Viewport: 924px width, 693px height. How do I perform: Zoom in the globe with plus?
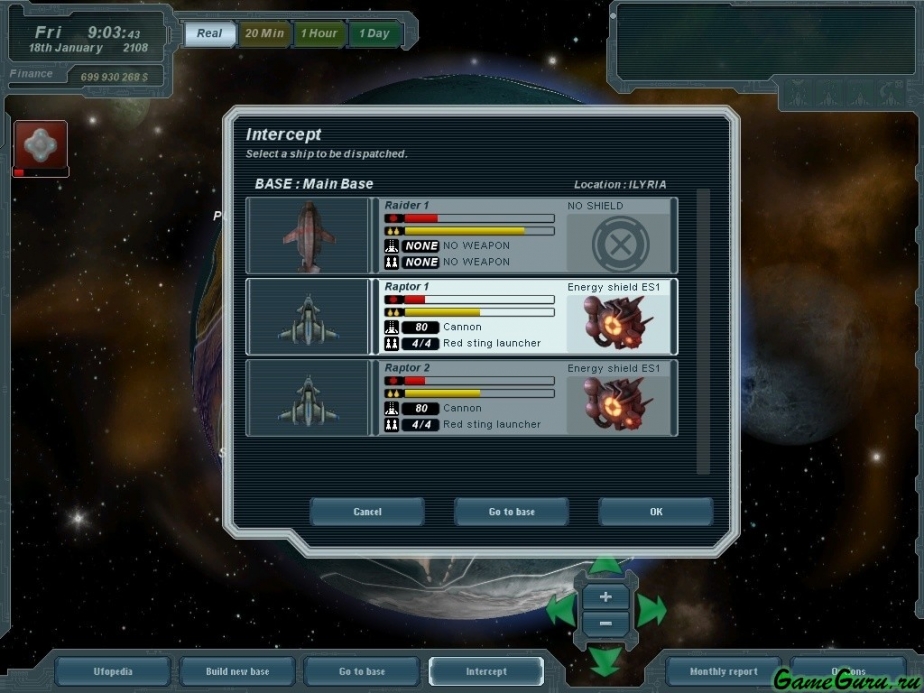(605, 598)
